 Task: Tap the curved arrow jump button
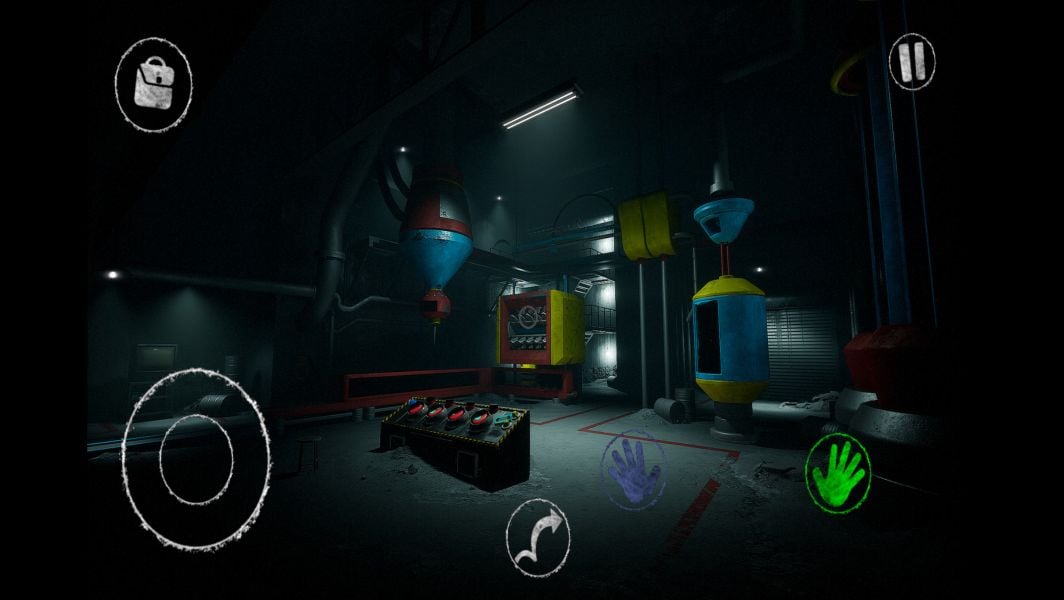click(538, 535)
